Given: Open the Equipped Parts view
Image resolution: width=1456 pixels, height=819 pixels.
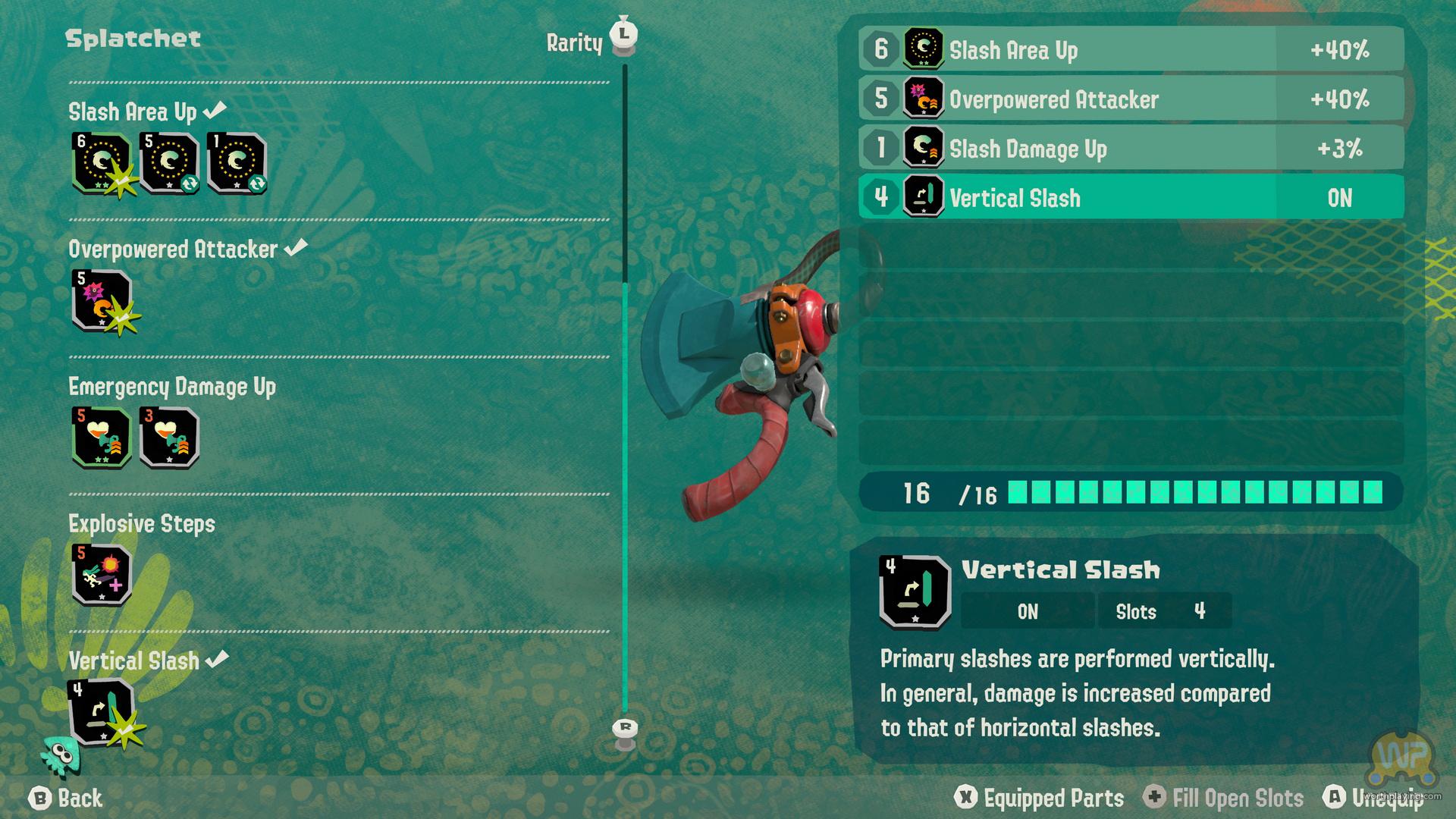Looking at the screenshot, I should [x=1040, y=798].
